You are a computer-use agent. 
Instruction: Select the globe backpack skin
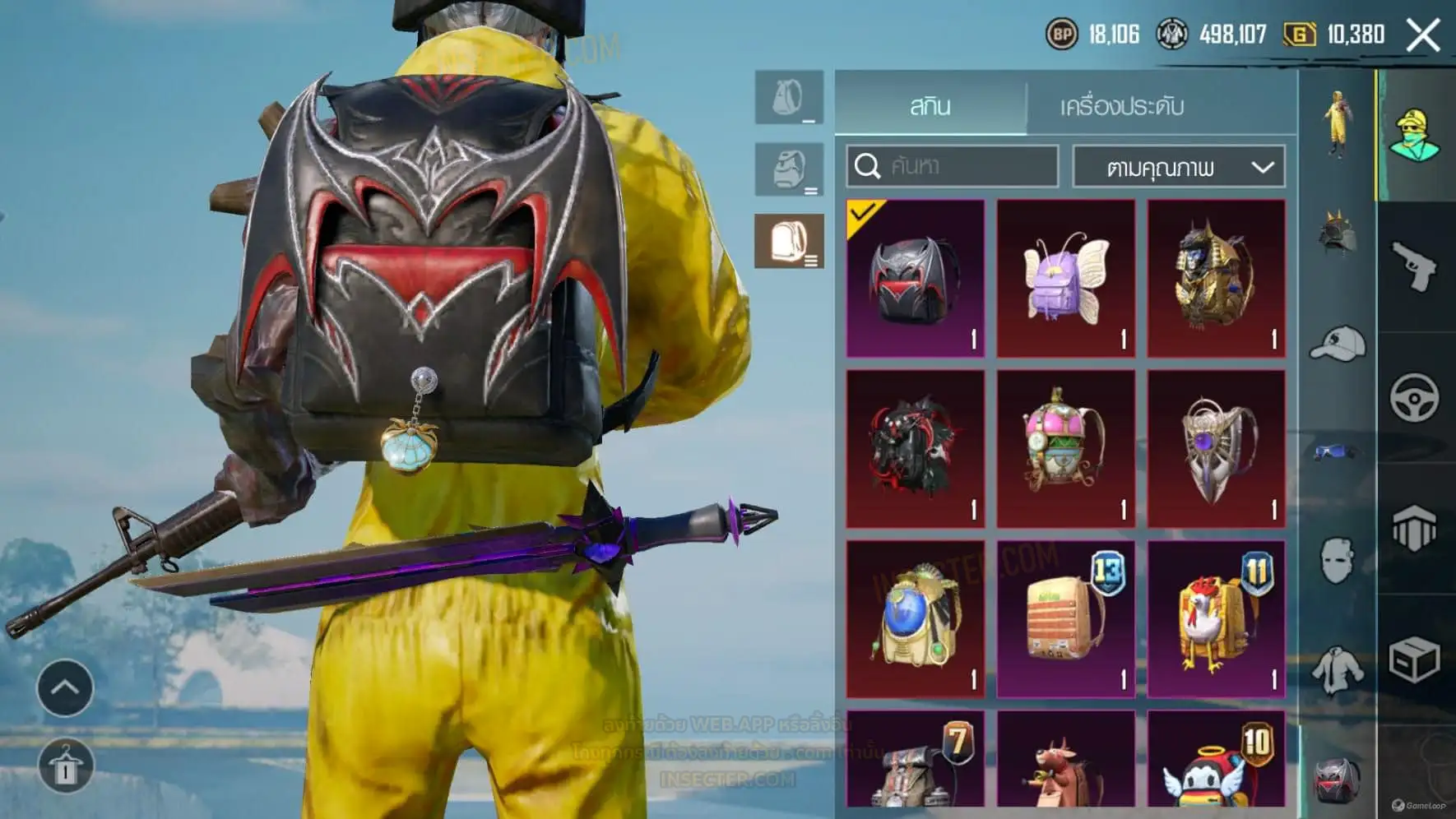click(916, 618)
